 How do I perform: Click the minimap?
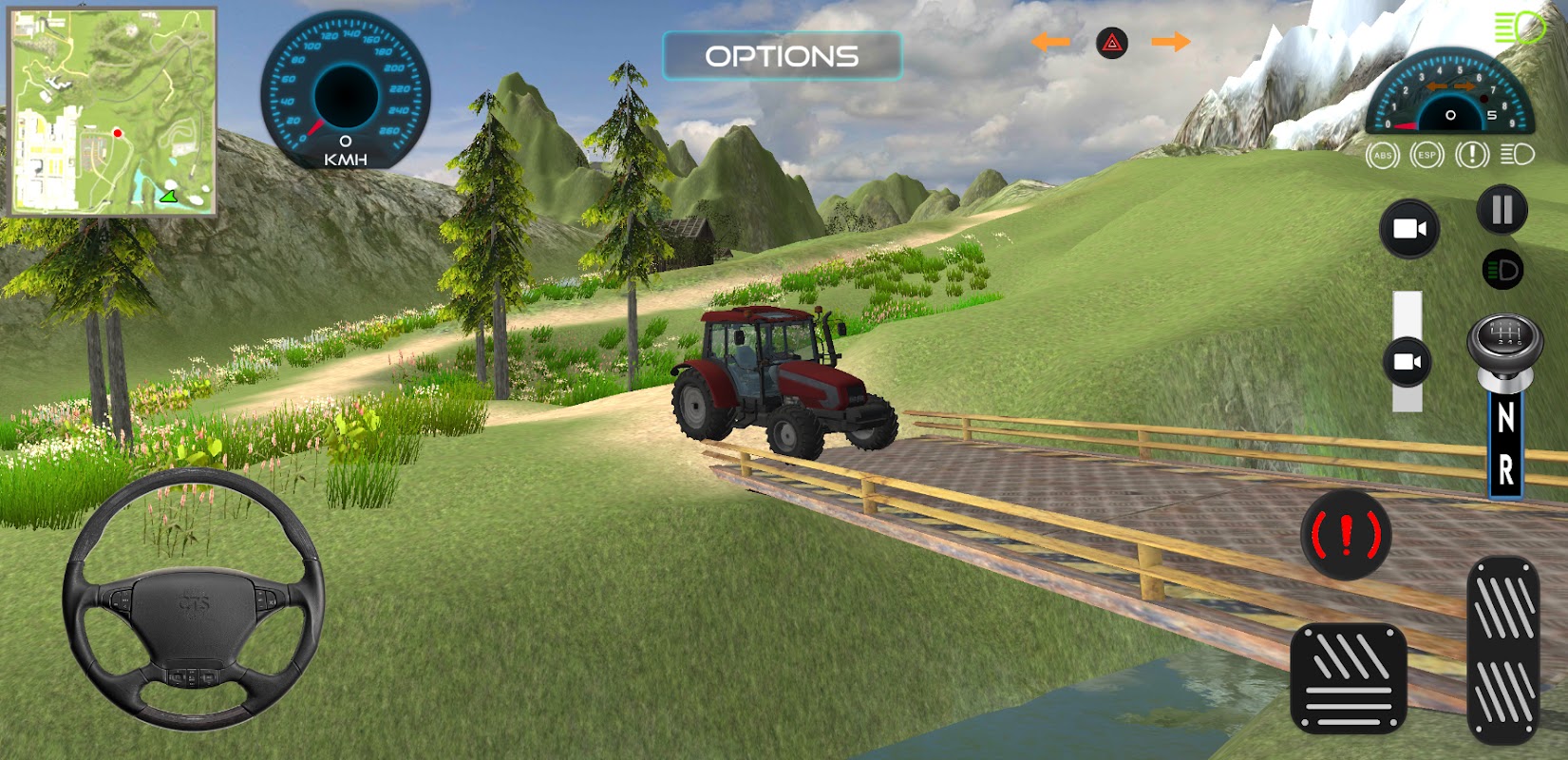click(113, 111)
